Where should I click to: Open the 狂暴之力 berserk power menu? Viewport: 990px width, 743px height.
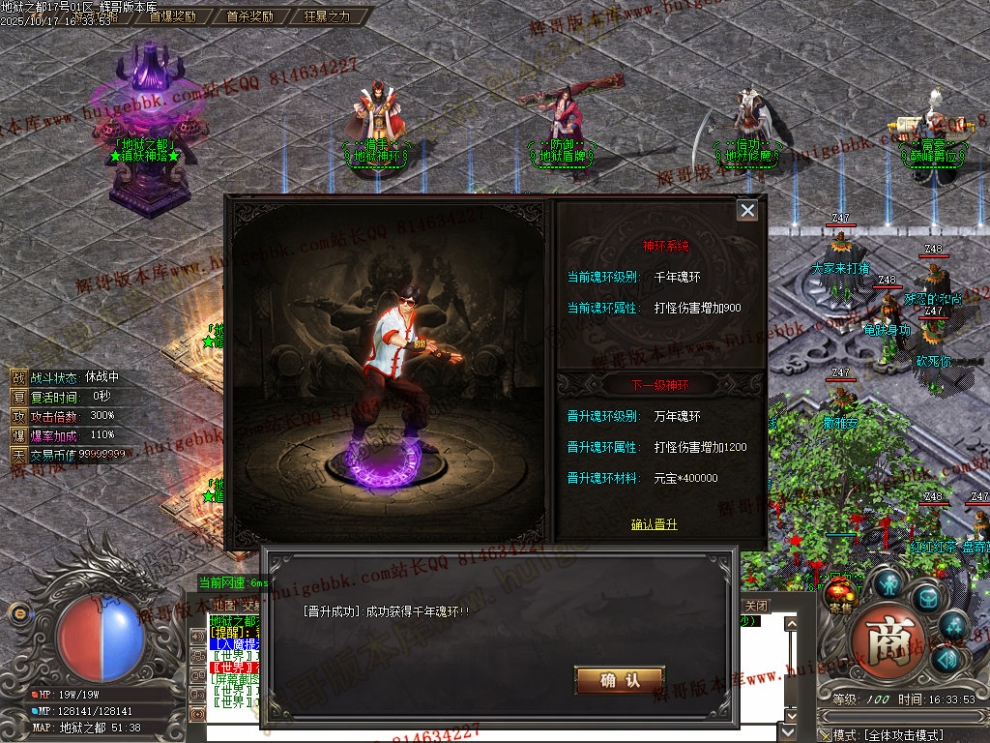(x=325, y=16)
